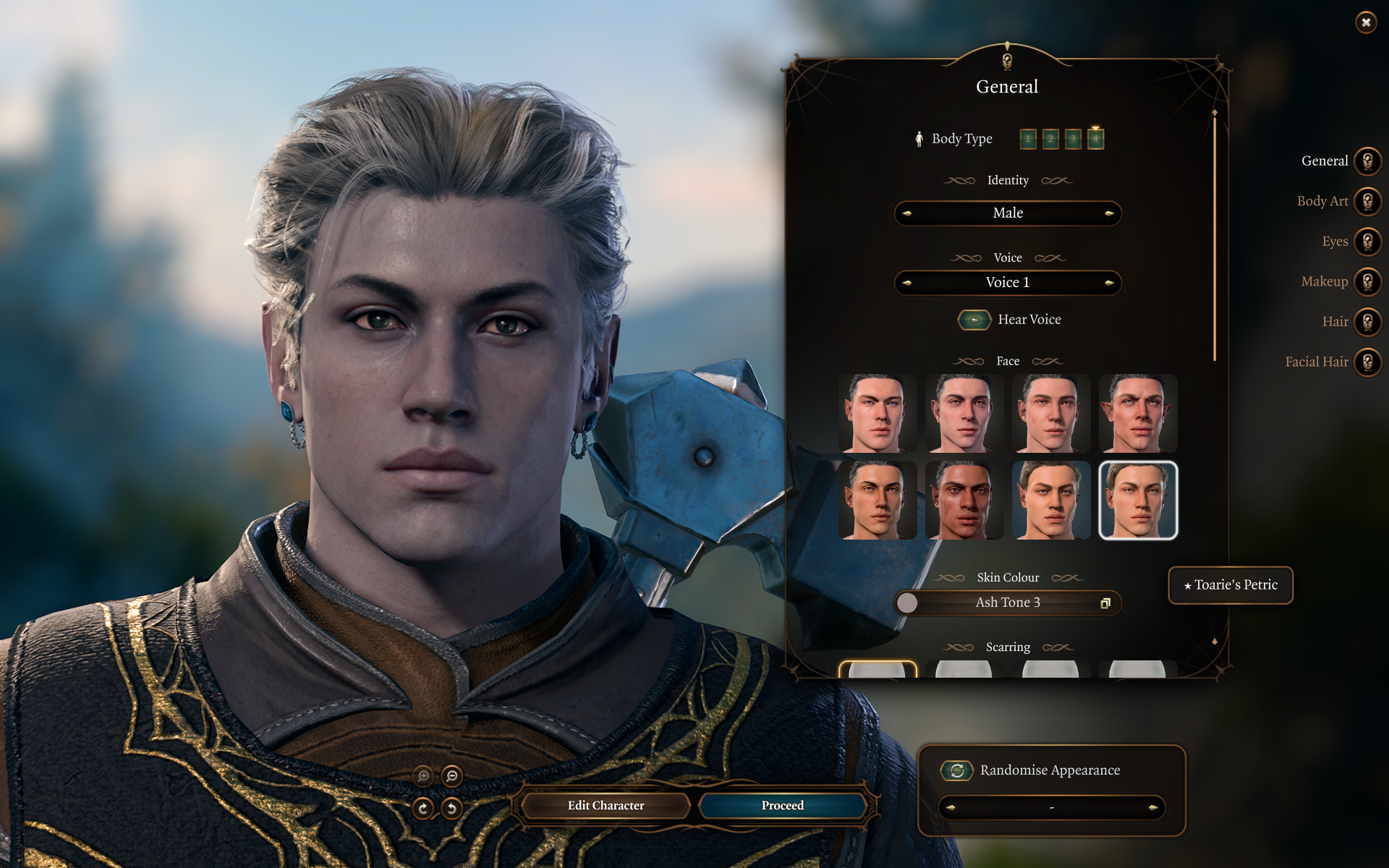Proceed to the next step
Screen dimensions: 1389x868
pos(782,806)
